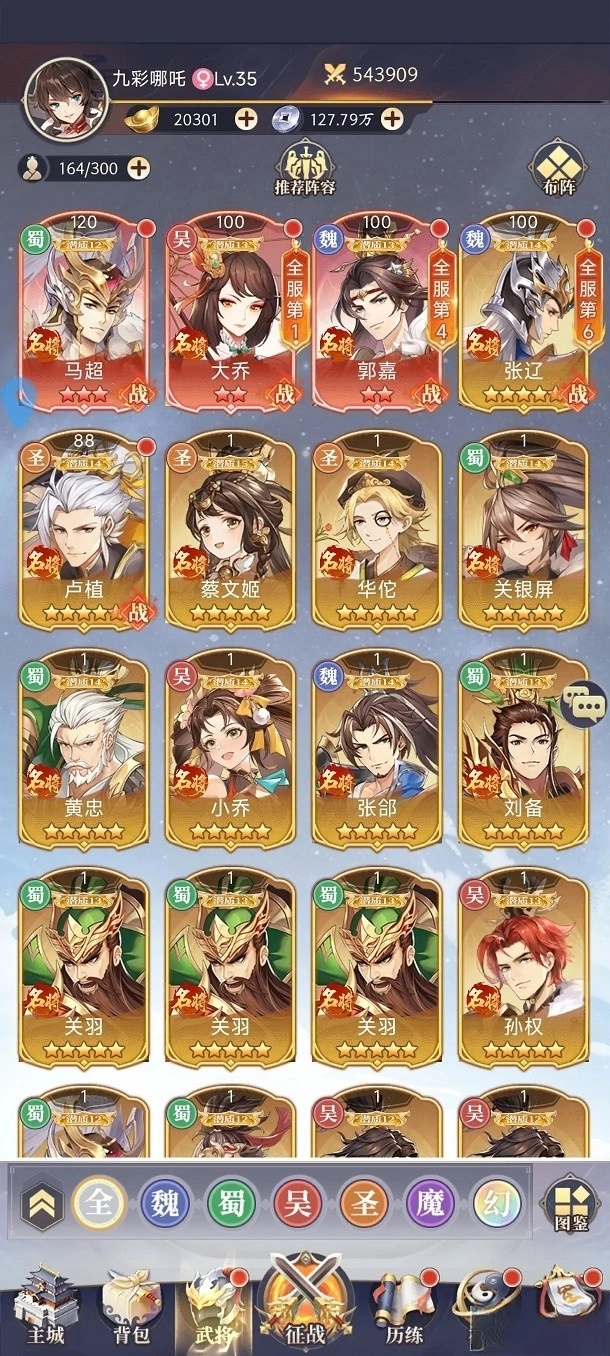This screenshot has width=610, height=1356.
Task: Select the 大乔 hero card
Action: click(x=230, y=312)
